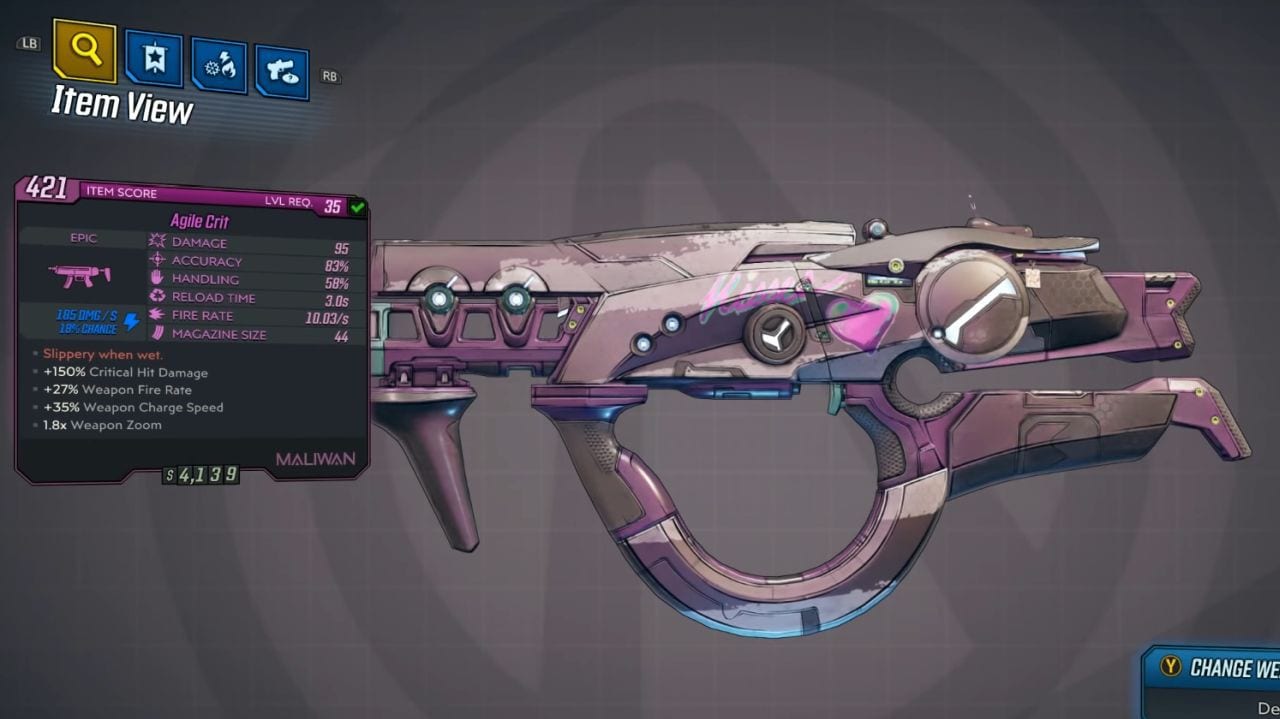Image resolution: width=1280 pixels, height=719 pixels.
Task: Select the Agile Crit item card
Action: point(191,327)
